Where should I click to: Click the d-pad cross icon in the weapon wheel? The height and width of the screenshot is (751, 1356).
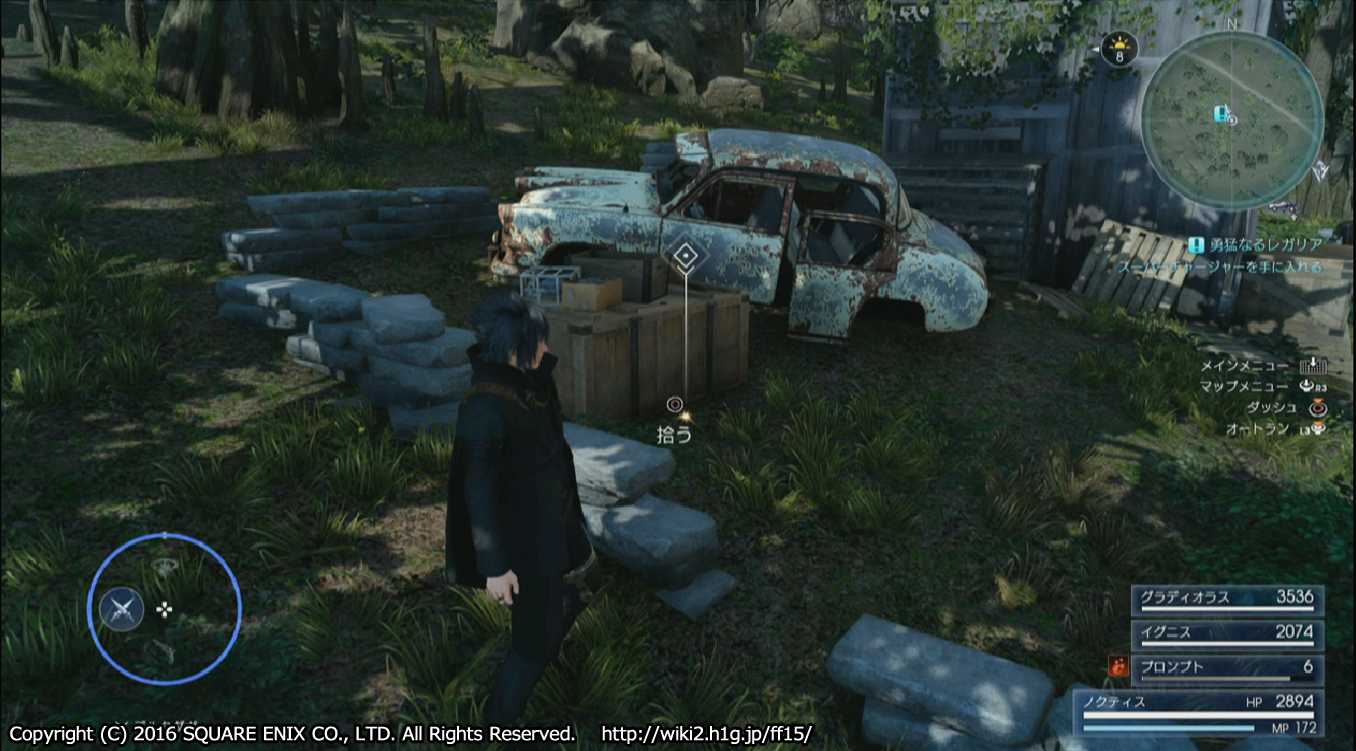(164, 609)
